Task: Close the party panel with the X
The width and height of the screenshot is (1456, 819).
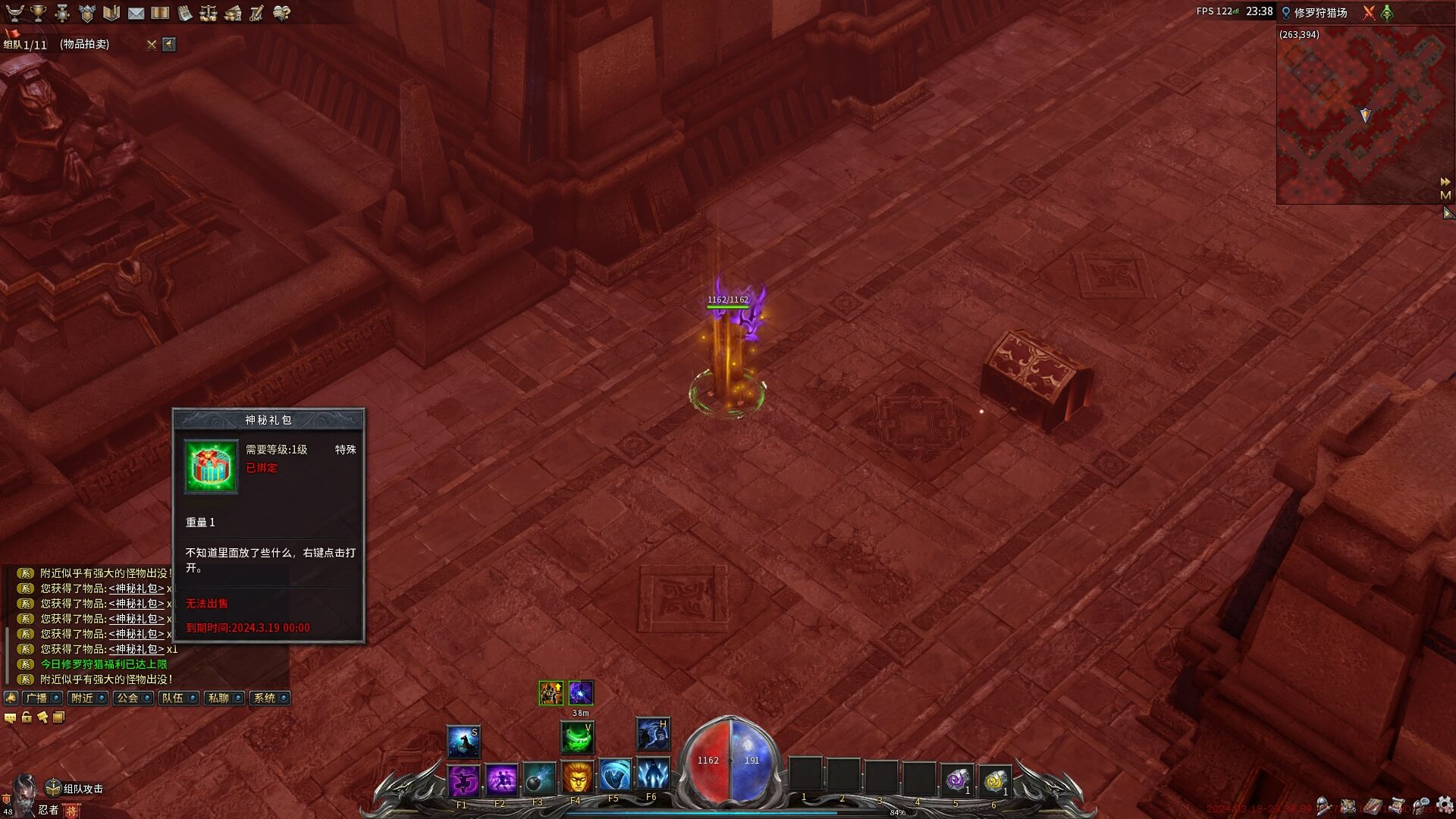Action: pos(152,45)
